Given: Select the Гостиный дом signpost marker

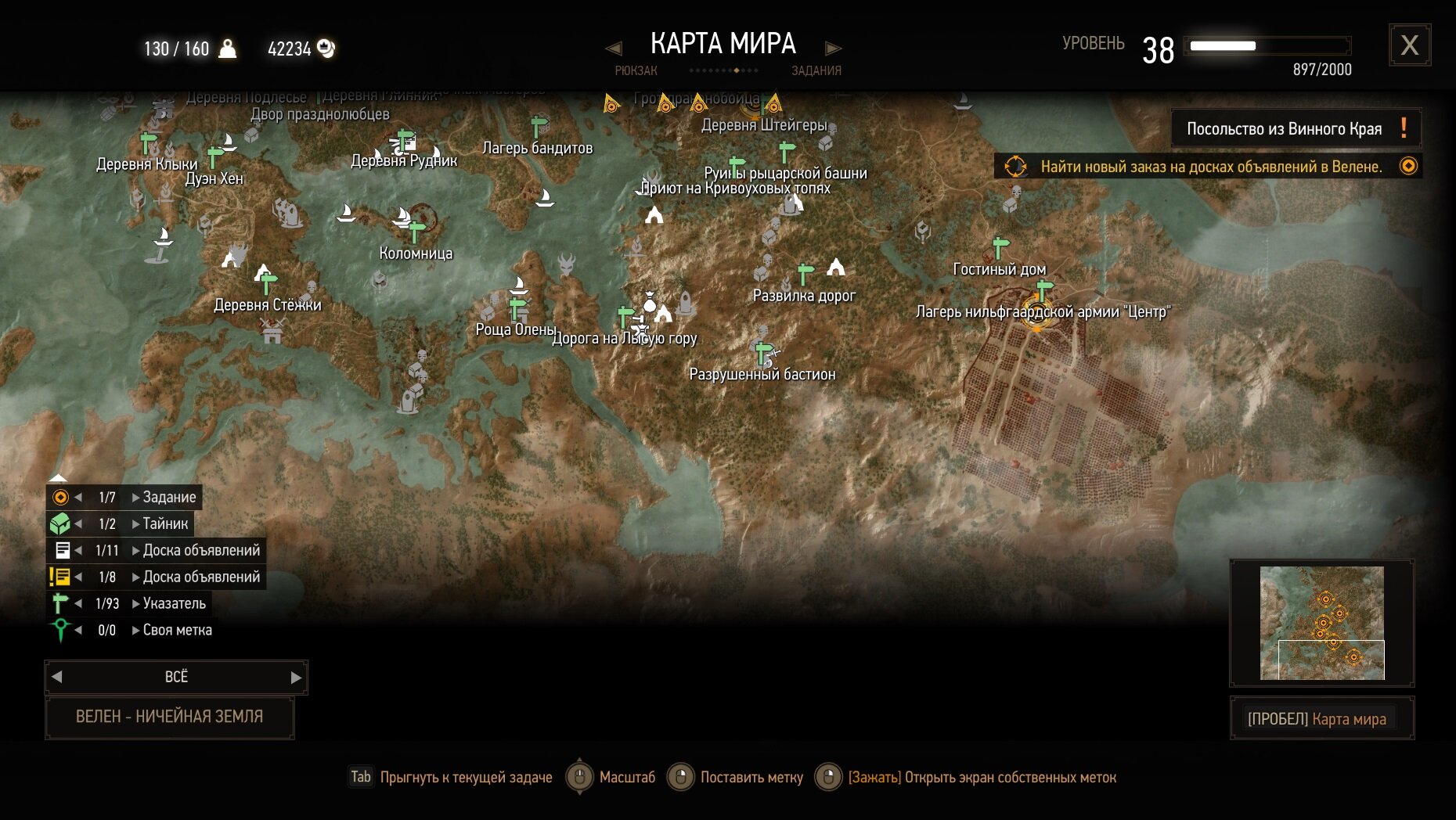Looking at the screenshot, I should pyautogui.click(x=1000, y=247).
